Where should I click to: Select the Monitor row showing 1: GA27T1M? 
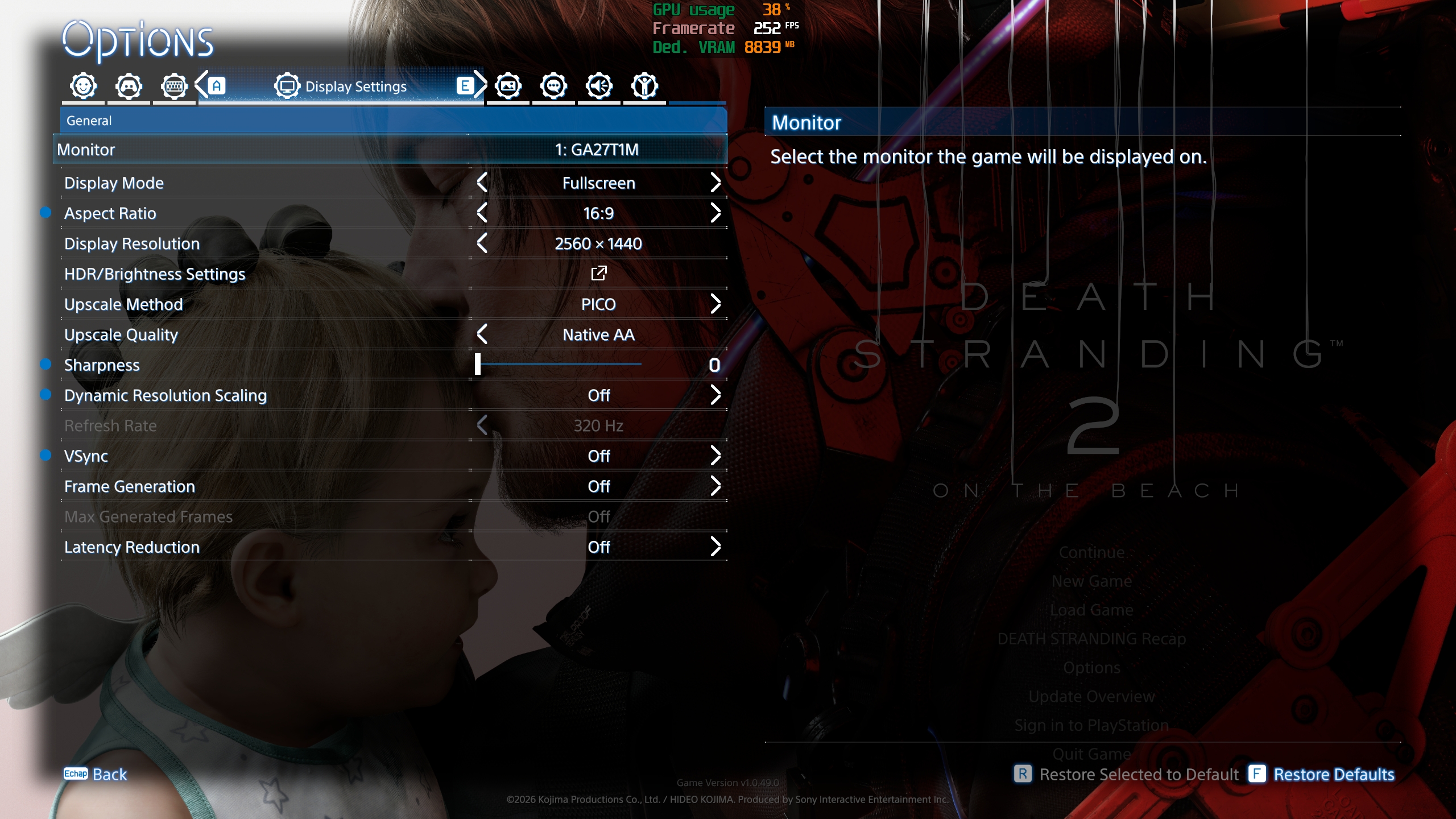tap(392, 150)
